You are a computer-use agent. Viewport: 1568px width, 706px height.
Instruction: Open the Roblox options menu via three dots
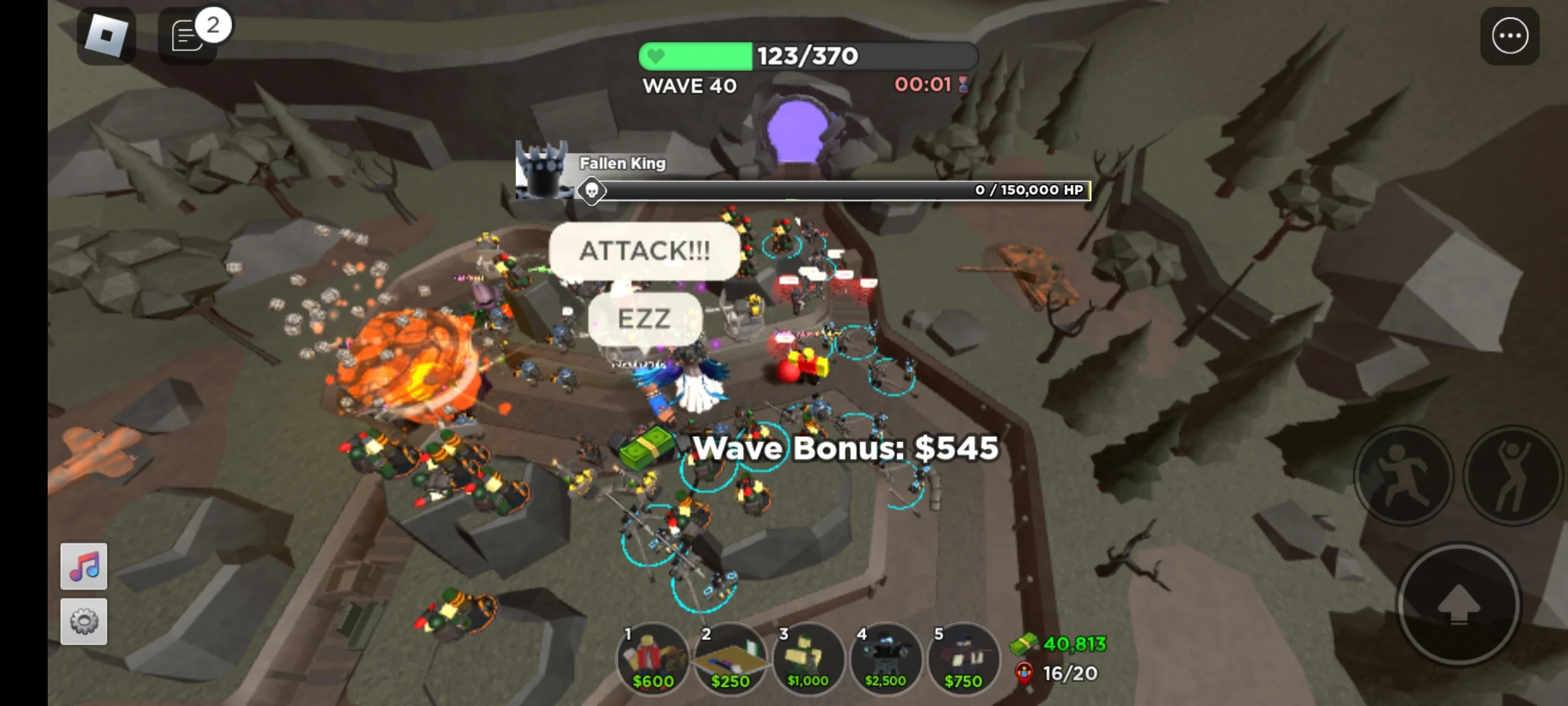point(1510,35)
